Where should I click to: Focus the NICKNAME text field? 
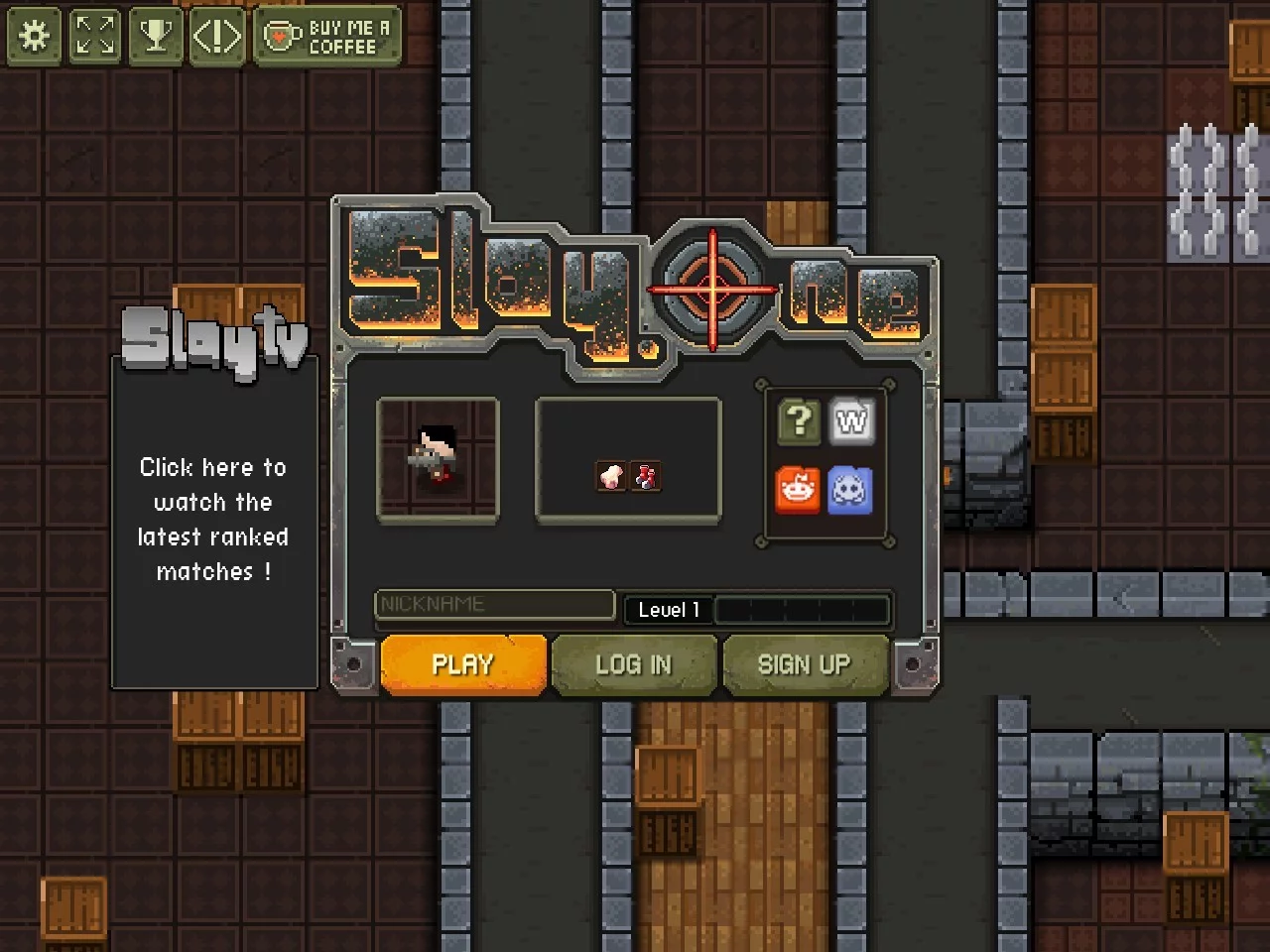[494, 604]
